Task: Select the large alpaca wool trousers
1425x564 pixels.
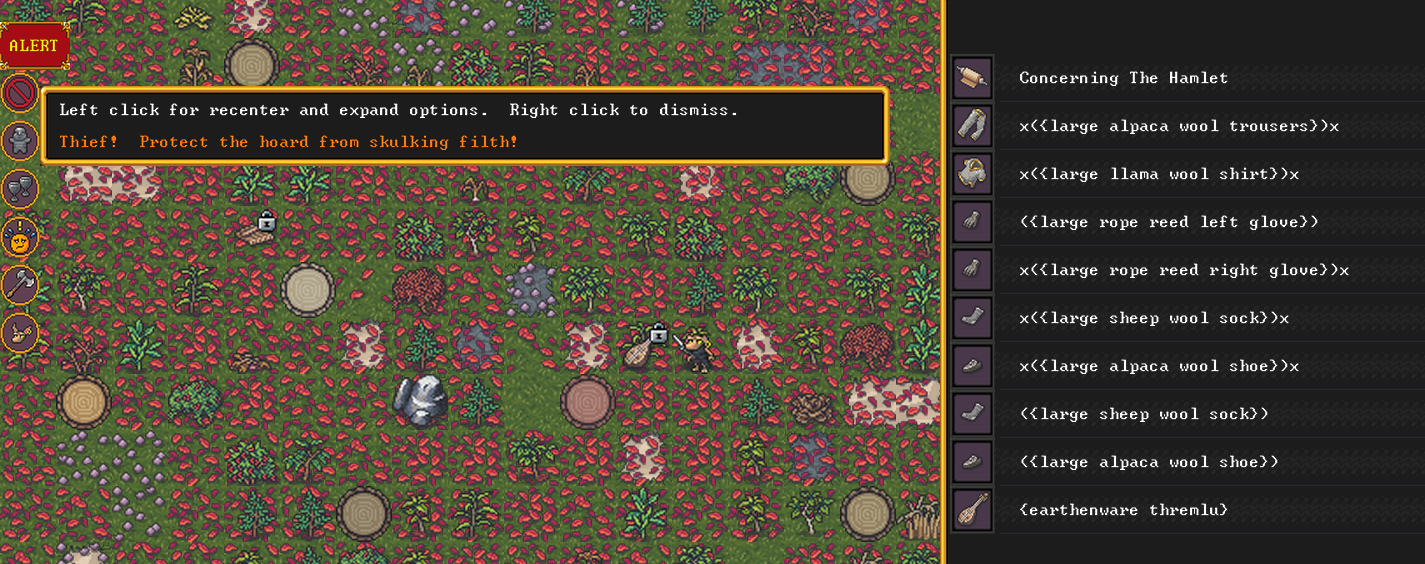Action: [1178, 126]
